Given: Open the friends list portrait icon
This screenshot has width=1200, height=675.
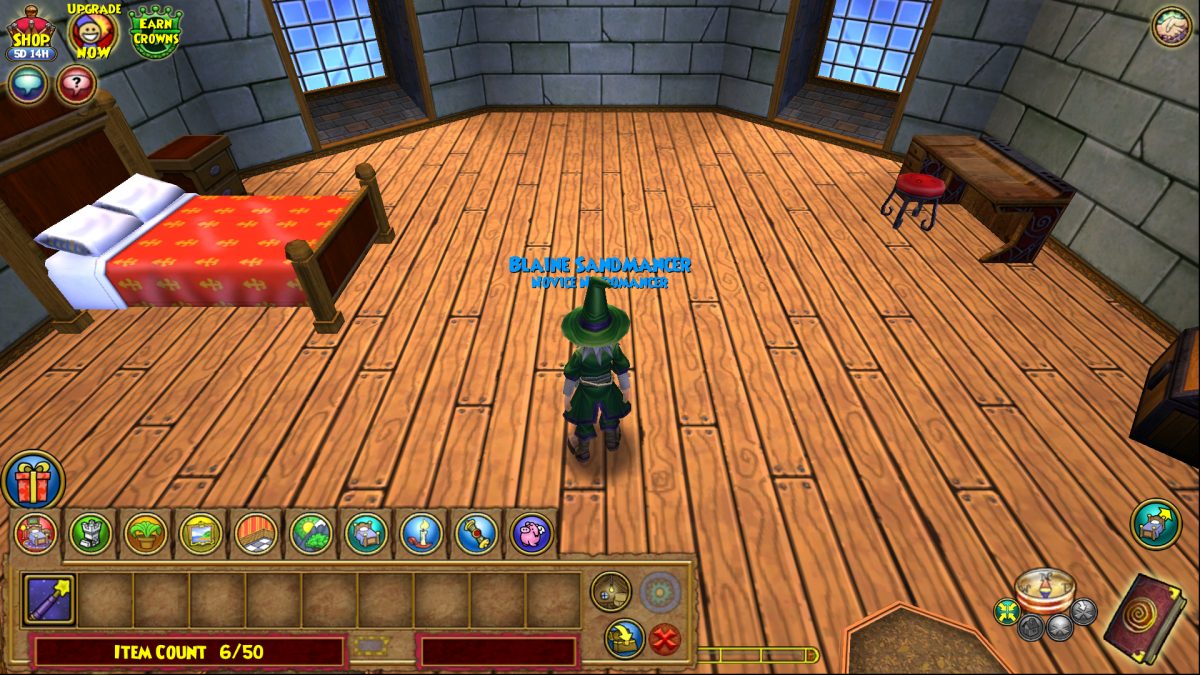Looking at the screenshot, I should (1171, 27).
